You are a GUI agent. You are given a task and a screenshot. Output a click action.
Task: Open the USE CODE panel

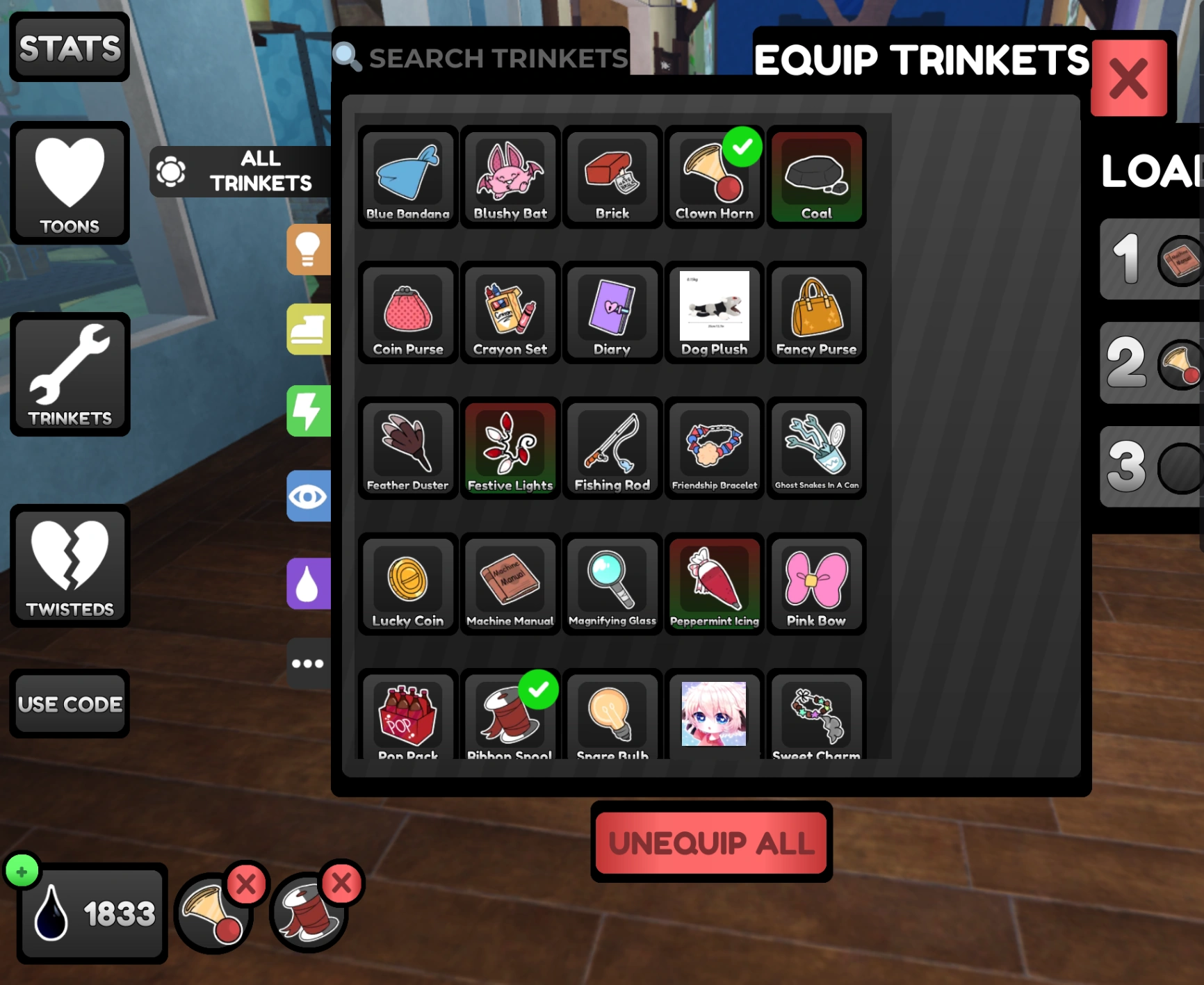[x=70, y=703]
